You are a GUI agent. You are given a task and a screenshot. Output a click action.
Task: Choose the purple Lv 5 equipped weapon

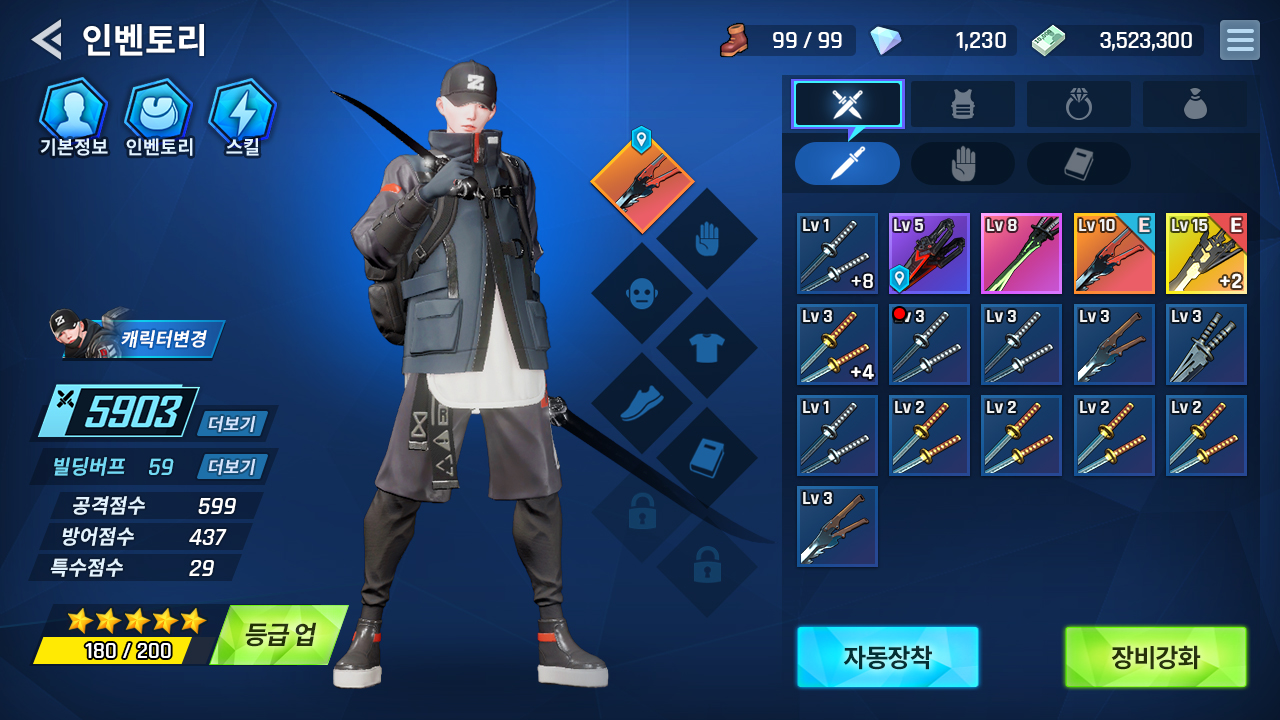929,253
